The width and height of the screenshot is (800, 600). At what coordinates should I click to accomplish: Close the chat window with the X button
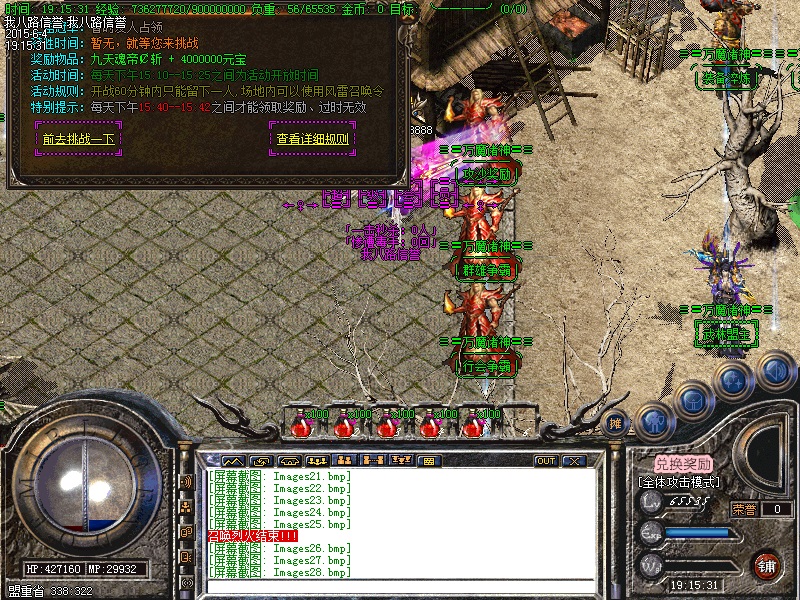[574, 461]
